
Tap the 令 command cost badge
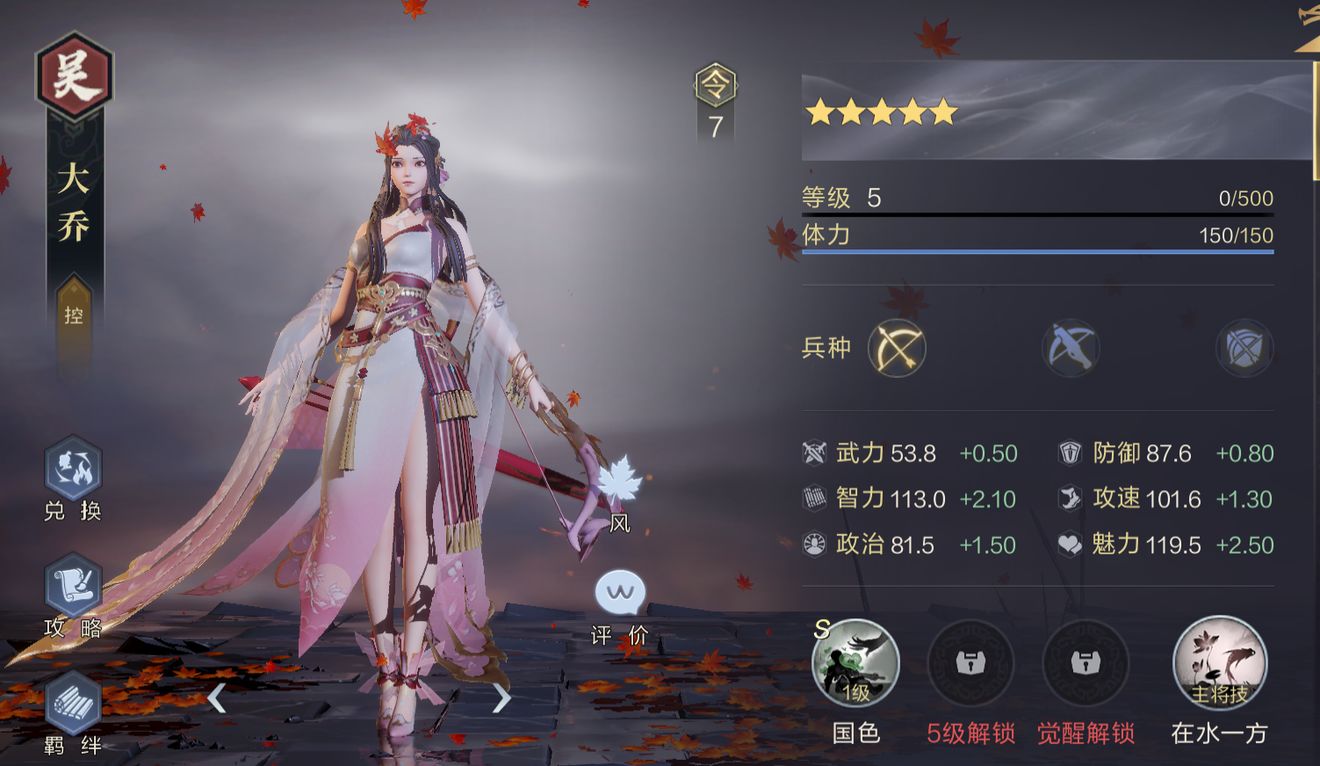coord(715,86)
